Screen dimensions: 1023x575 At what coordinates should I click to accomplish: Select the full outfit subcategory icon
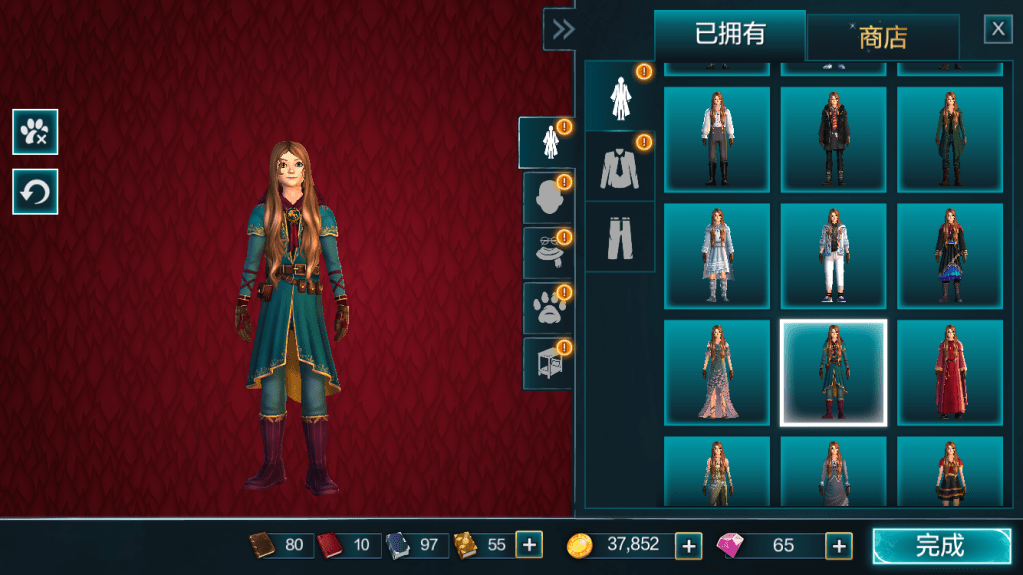619,97
